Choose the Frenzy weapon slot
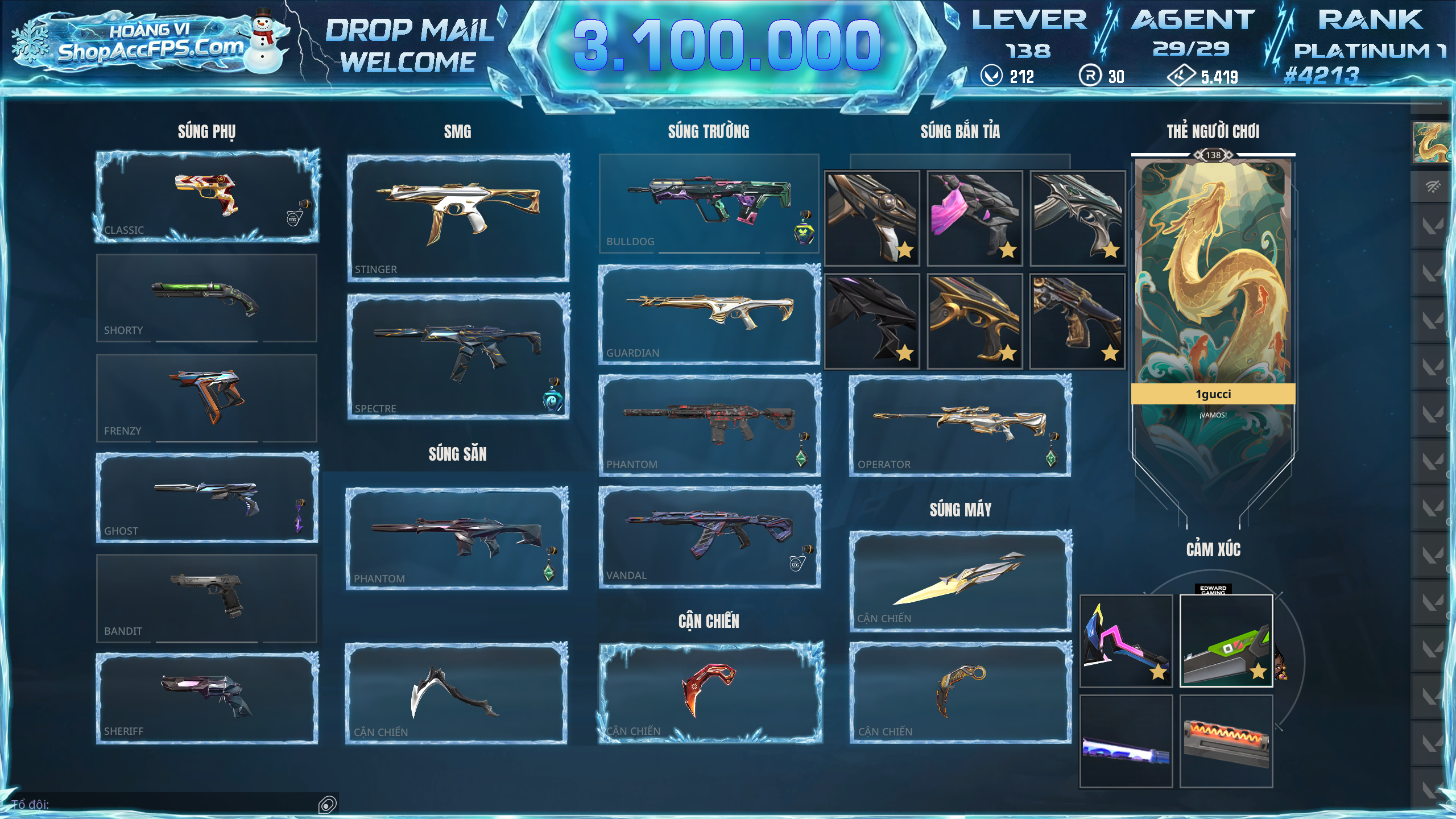The height and width of the screenshot is (819, 1456). pyautogui.click(x=206, y=398)
